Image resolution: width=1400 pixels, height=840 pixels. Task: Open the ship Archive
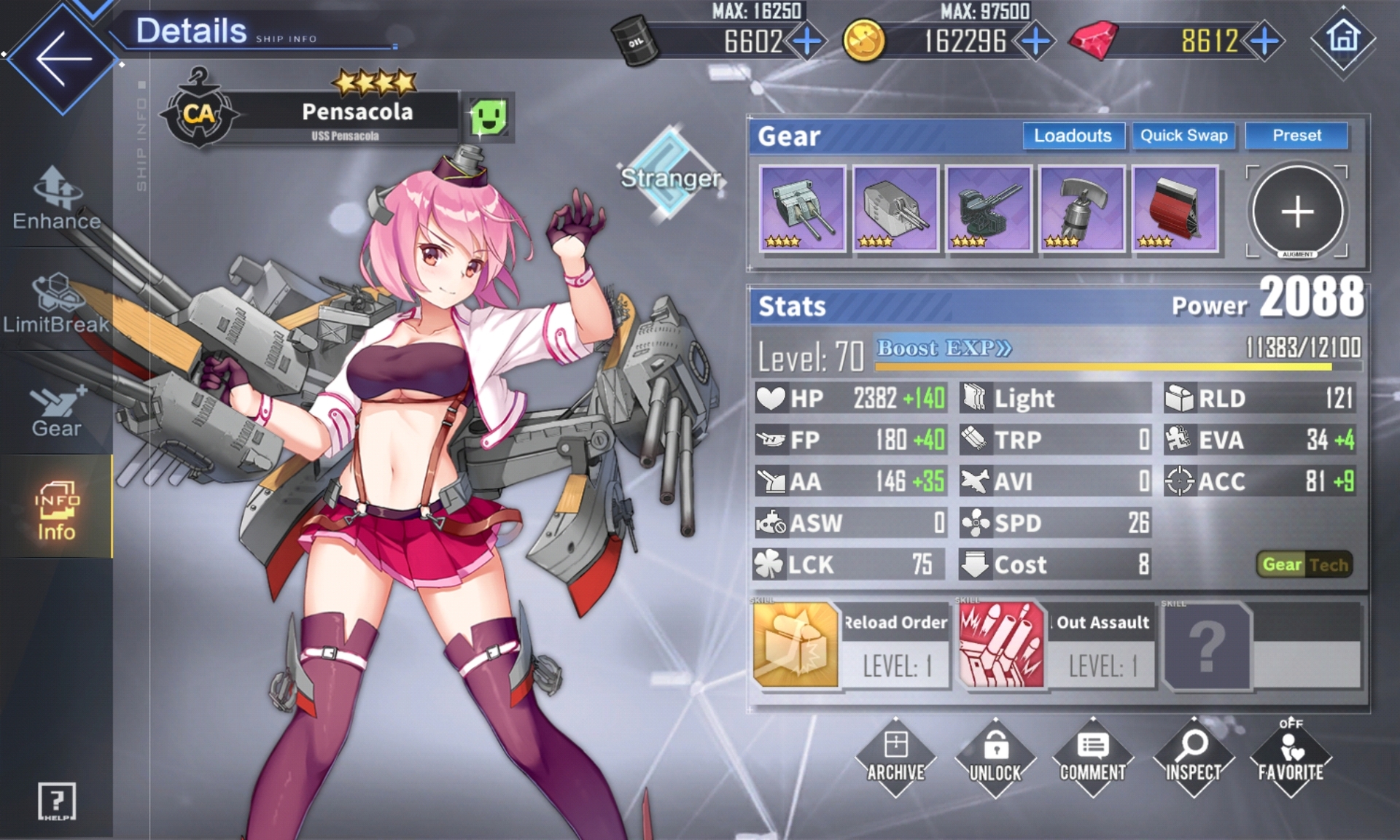click(895, 758)
